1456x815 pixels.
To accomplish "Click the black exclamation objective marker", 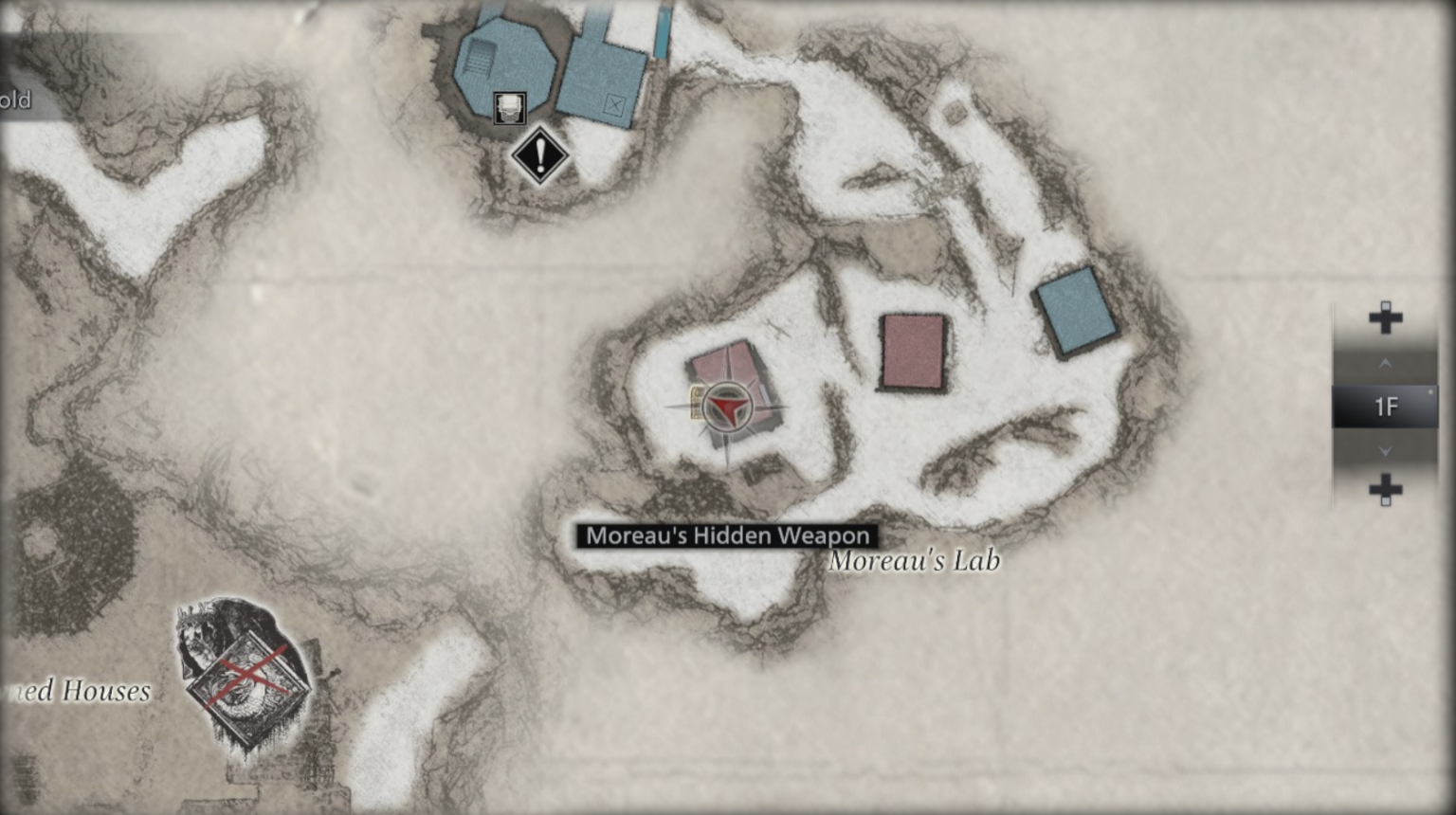I will [538, 154].
